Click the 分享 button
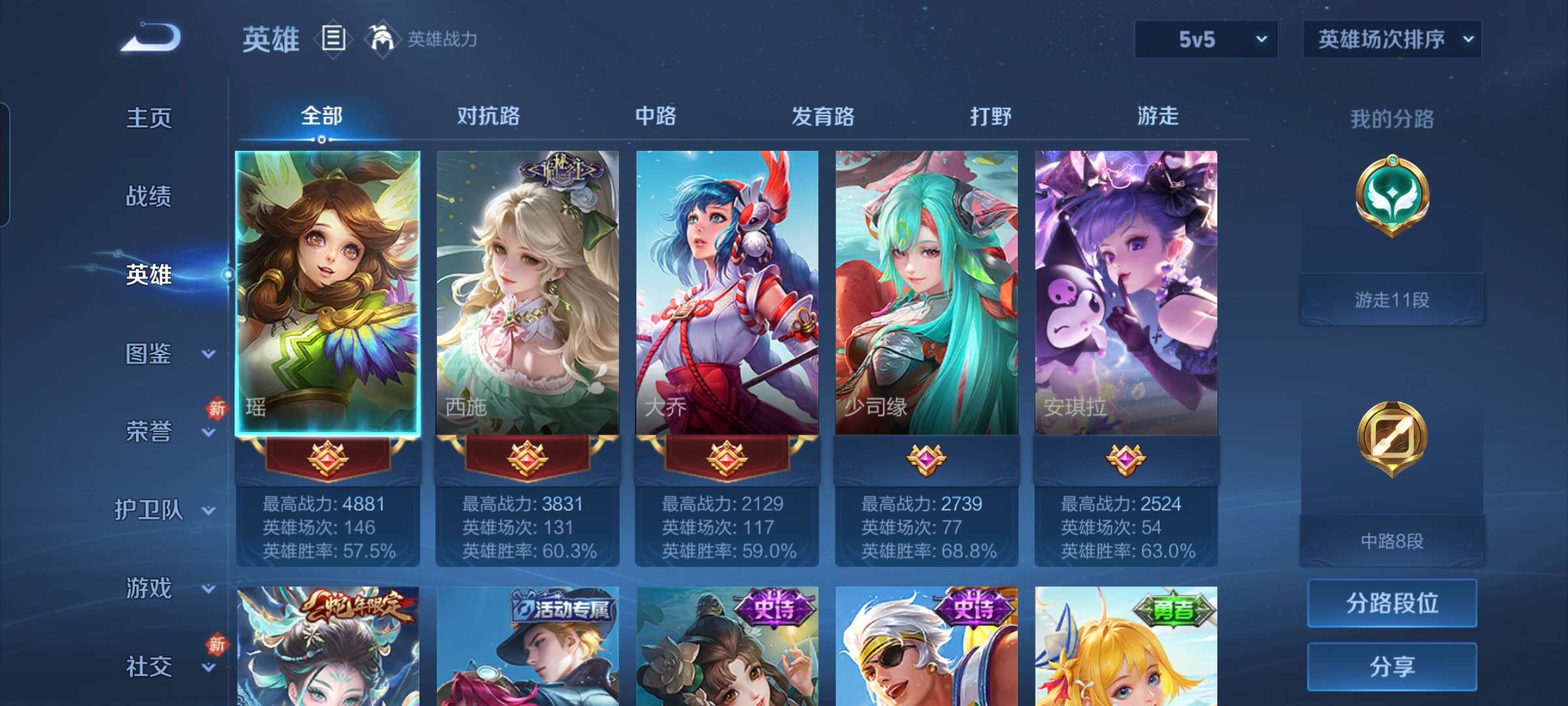The image size is (1568, 706). pyautogui.click(x=1391, y=665)
